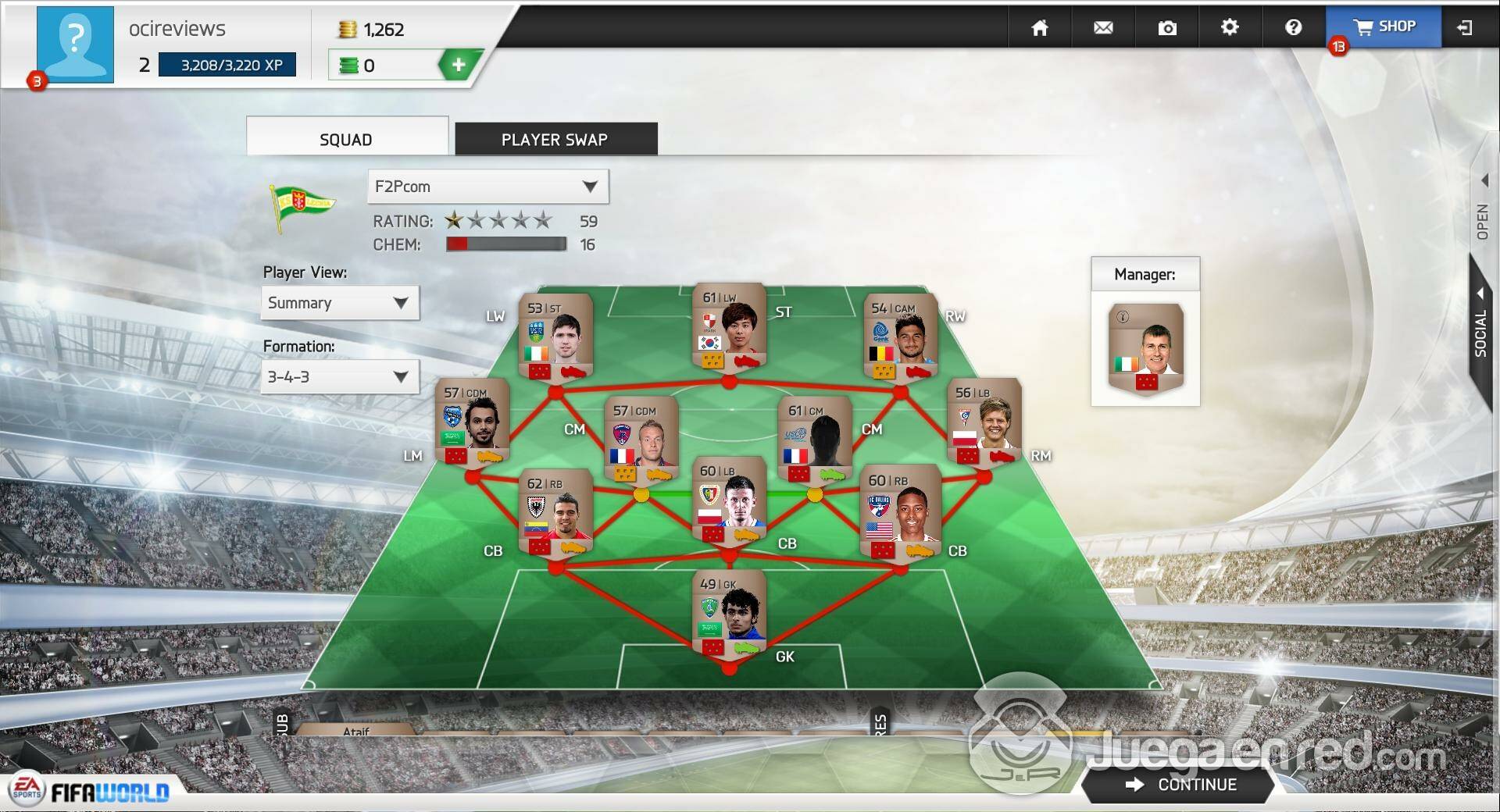Click the camera screenshot icon
The width and height of the screenshot is (1500, 812).
pos(1167,28)
